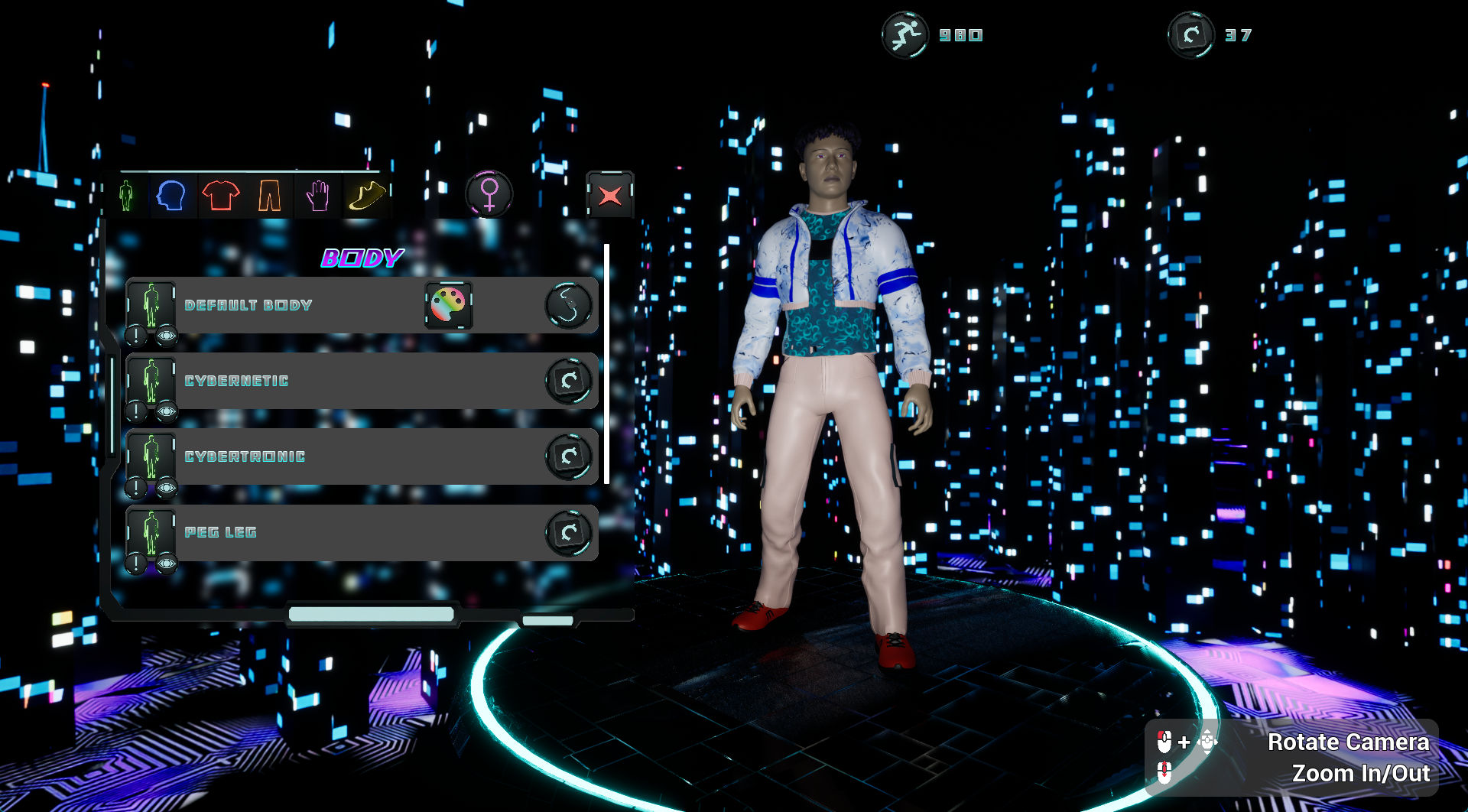Open the color palette for Default Body
Image resolution: width=1468 pixels, height=812 pixels.
449,305
